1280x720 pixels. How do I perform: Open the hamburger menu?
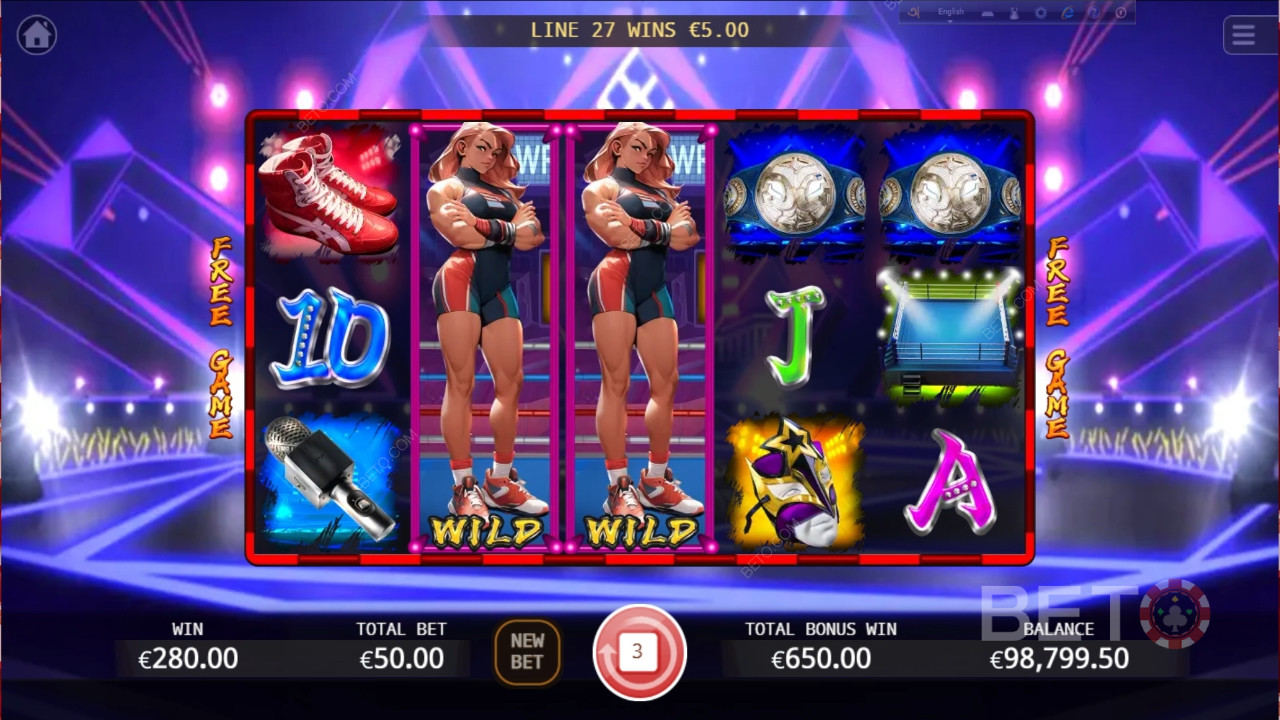(1243, 36)
